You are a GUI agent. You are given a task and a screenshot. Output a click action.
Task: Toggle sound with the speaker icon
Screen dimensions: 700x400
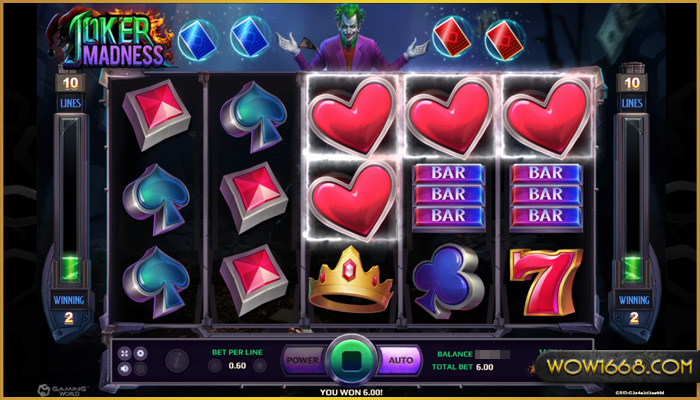coord(124,368)
